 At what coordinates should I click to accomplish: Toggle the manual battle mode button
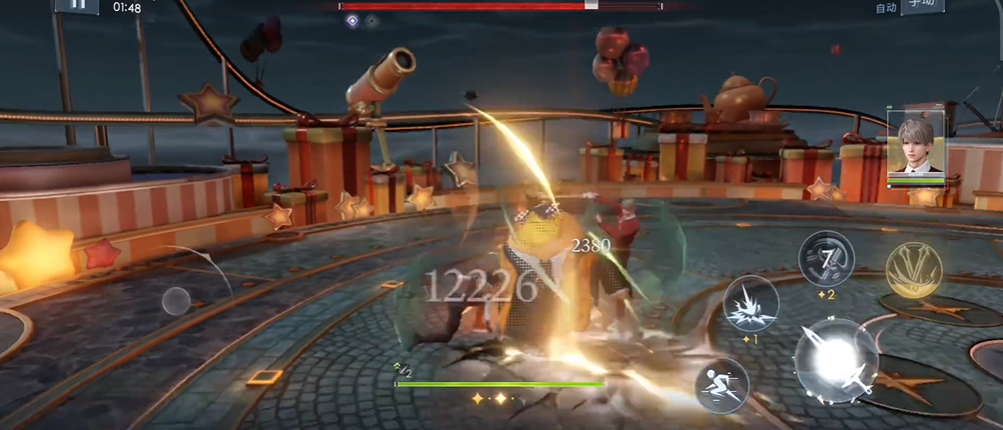tap(922, 7)
